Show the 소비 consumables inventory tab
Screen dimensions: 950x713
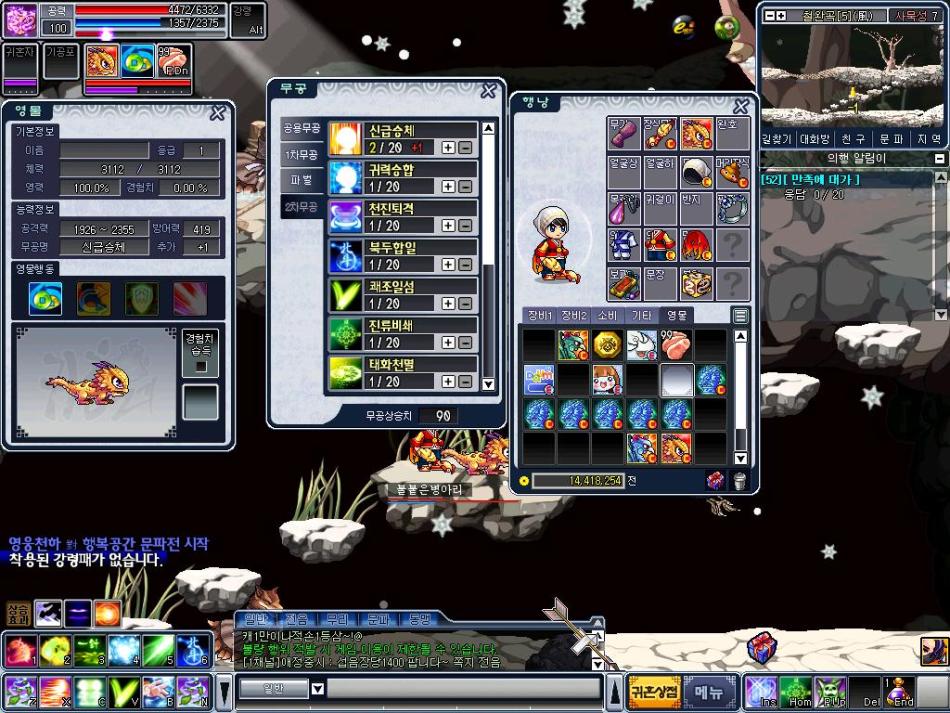pyautogui.click(x=607, y=315)
